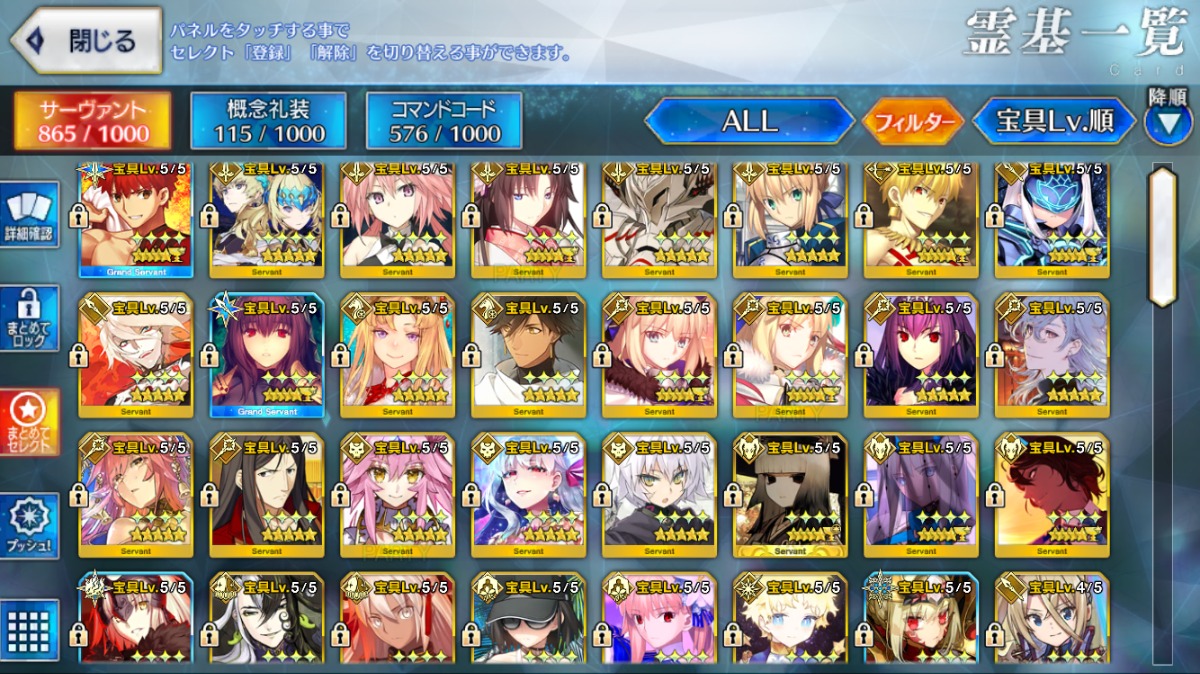Change the 宝具Lv.順 sort order

pyautogui.click(x=1054, y=122)
